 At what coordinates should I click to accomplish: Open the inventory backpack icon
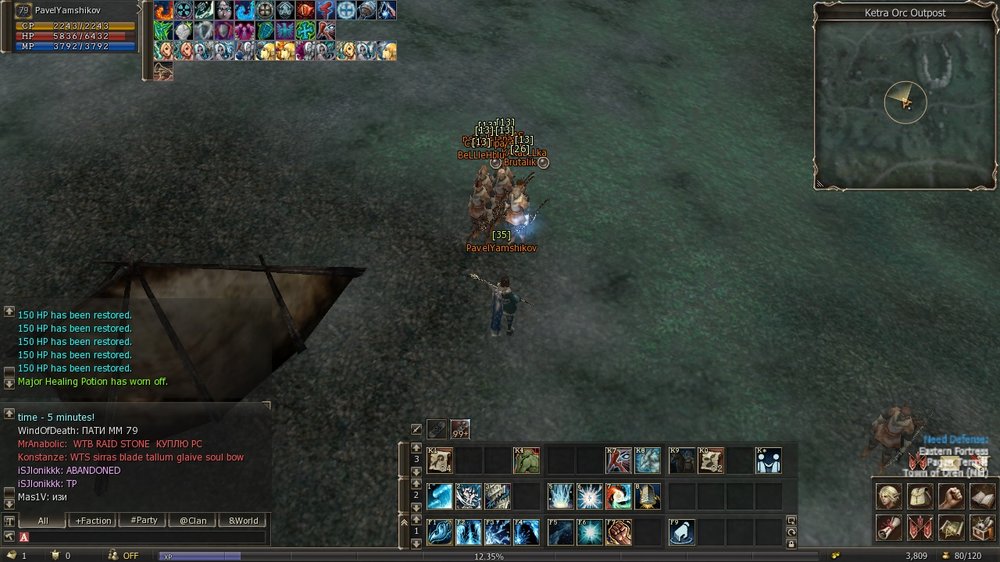coord(920,496)
